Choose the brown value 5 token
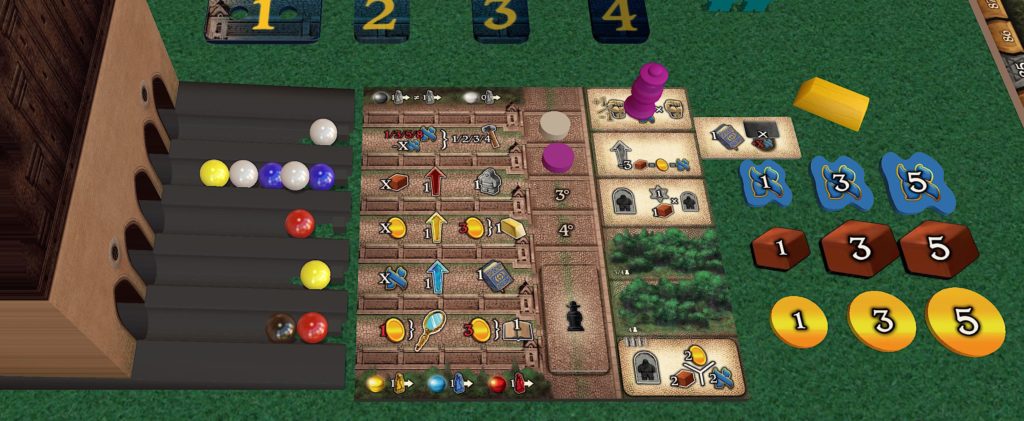The height and width of the screenshot is (421, 1024). coord(938,249)
